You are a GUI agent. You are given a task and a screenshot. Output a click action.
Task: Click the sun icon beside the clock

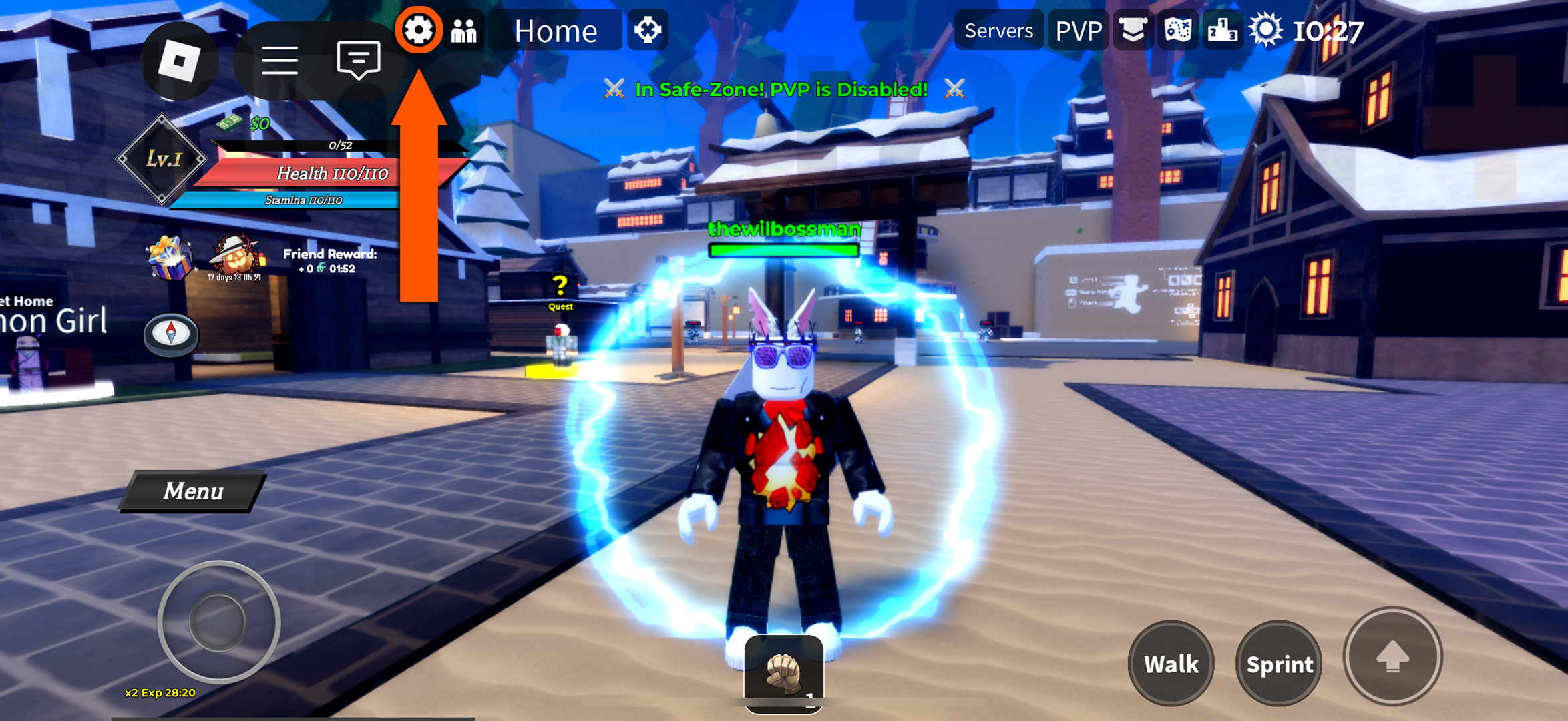1266,29
